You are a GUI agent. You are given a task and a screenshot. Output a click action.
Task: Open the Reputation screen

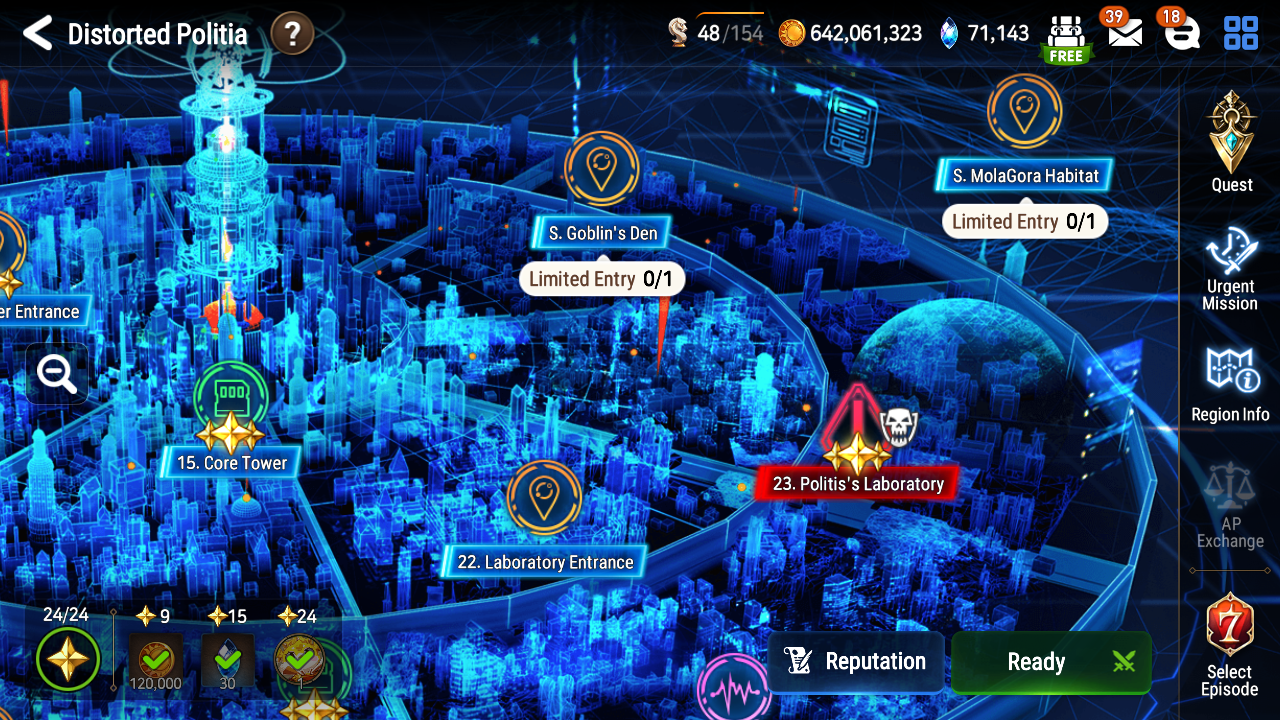point(856,662)
